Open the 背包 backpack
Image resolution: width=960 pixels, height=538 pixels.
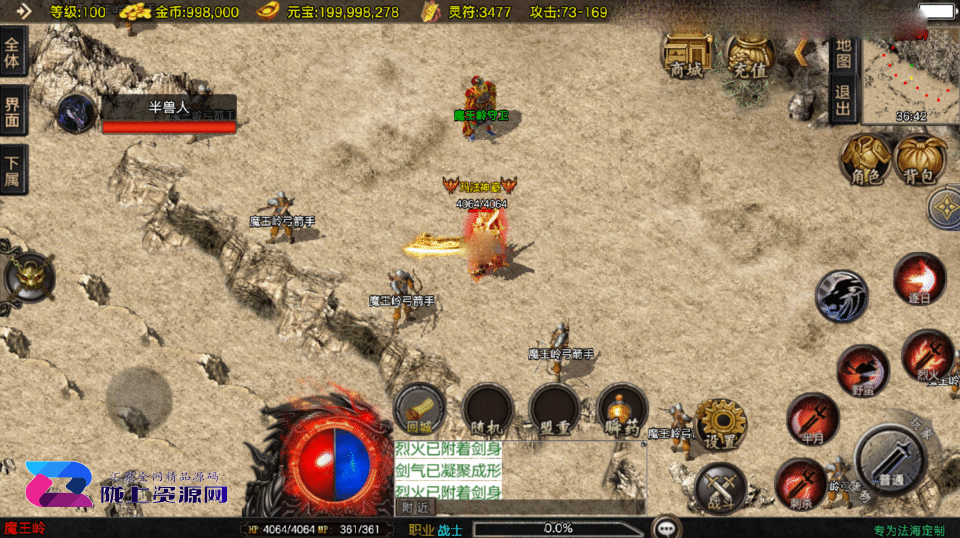tap(921, 160)
